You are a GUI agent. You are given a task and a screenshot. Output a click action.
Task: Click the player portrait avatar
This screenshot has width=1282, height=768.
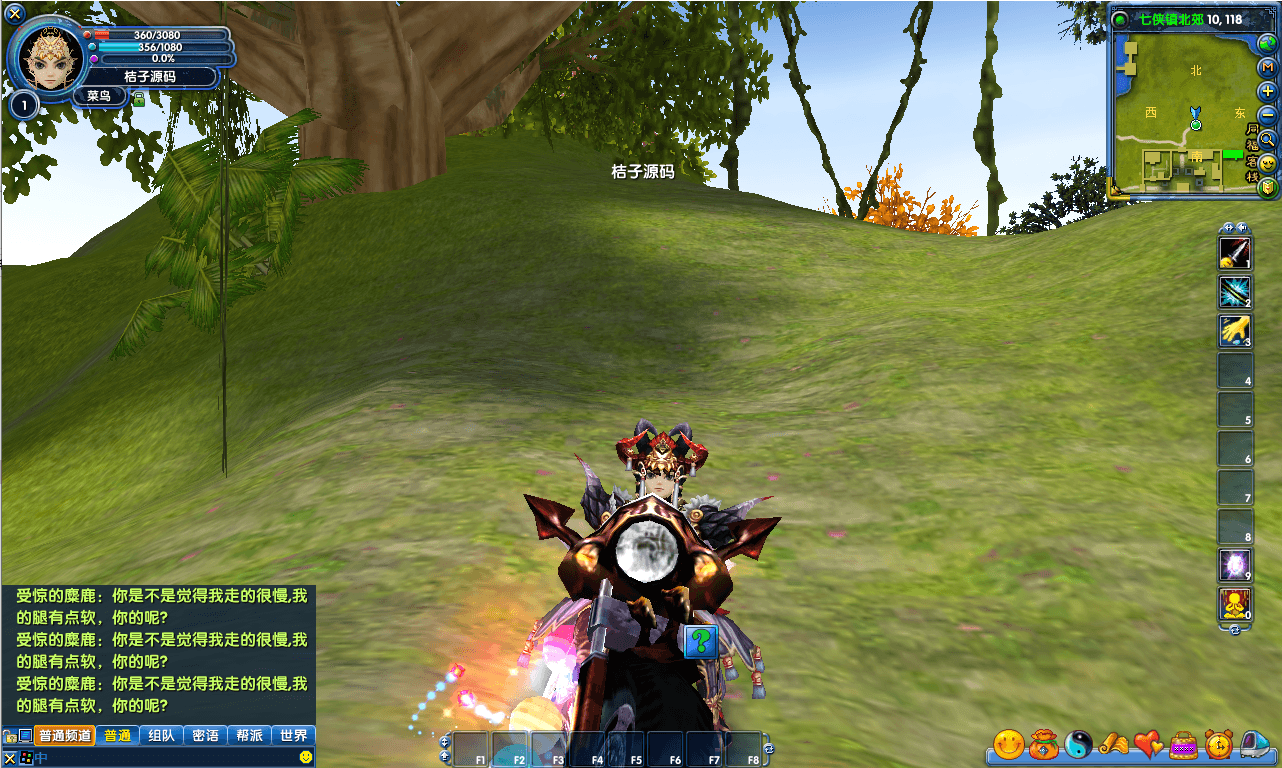(46, 56)
